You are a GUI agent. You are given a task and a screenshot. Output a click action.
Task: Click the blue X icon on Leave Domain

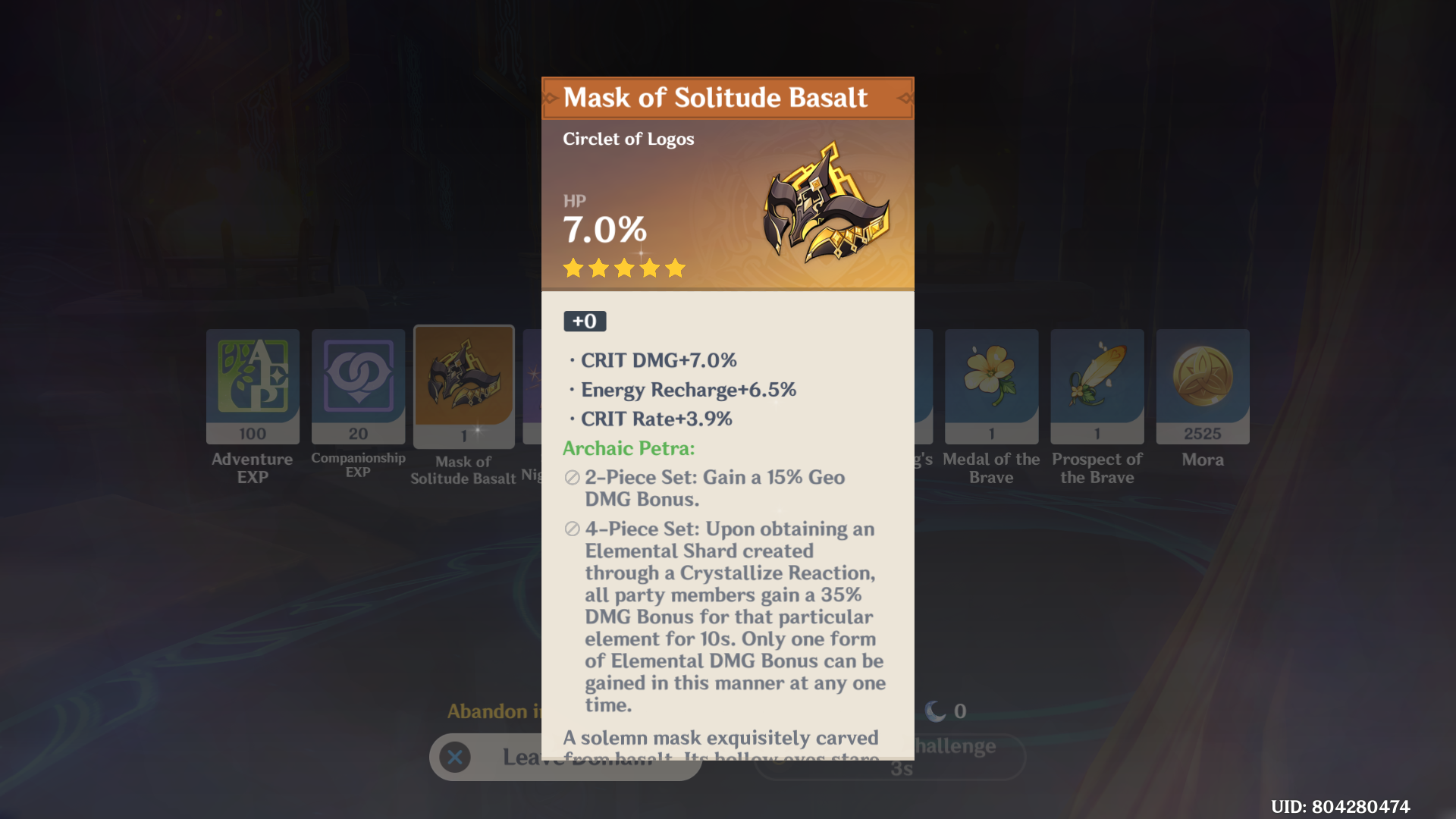pos(455,757)
